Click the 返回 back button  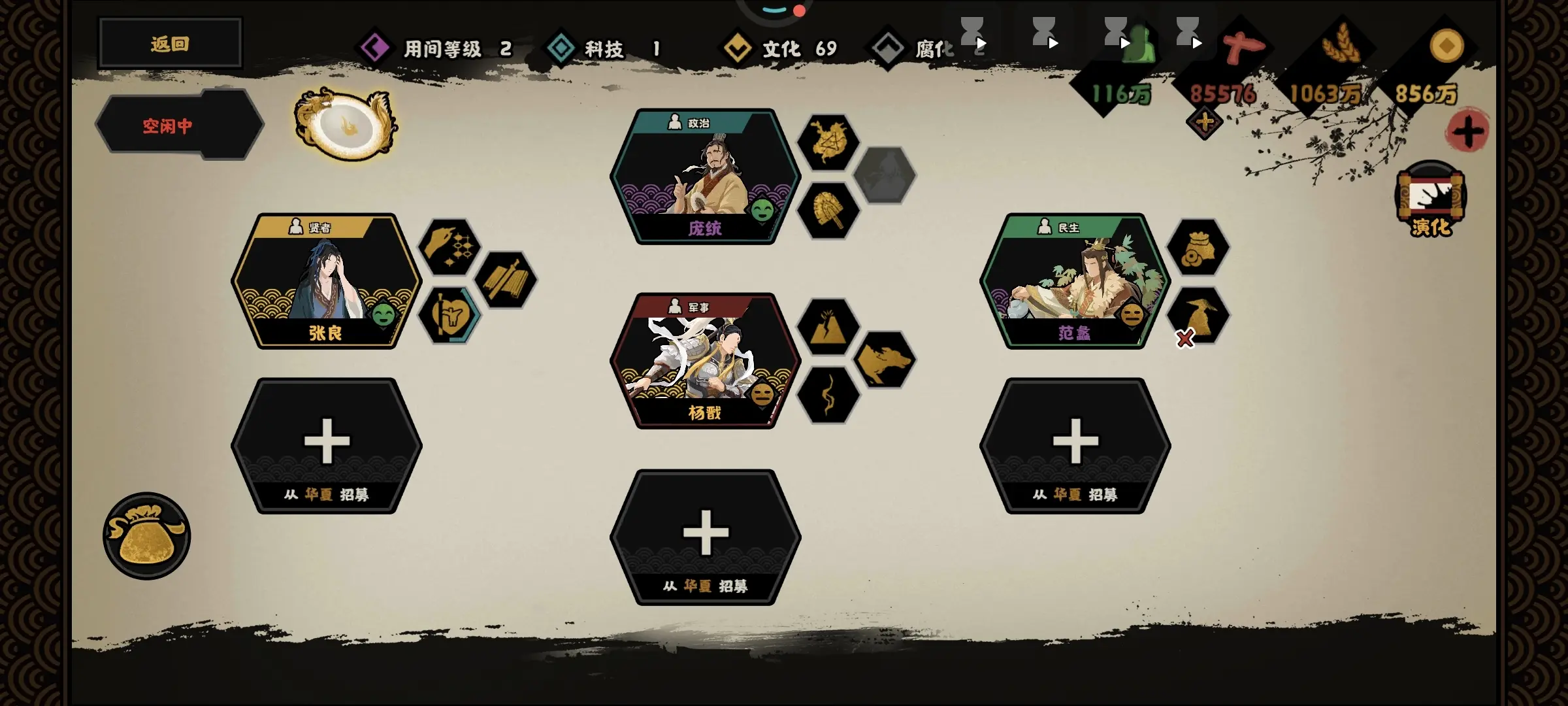click(x=170, y=44)
